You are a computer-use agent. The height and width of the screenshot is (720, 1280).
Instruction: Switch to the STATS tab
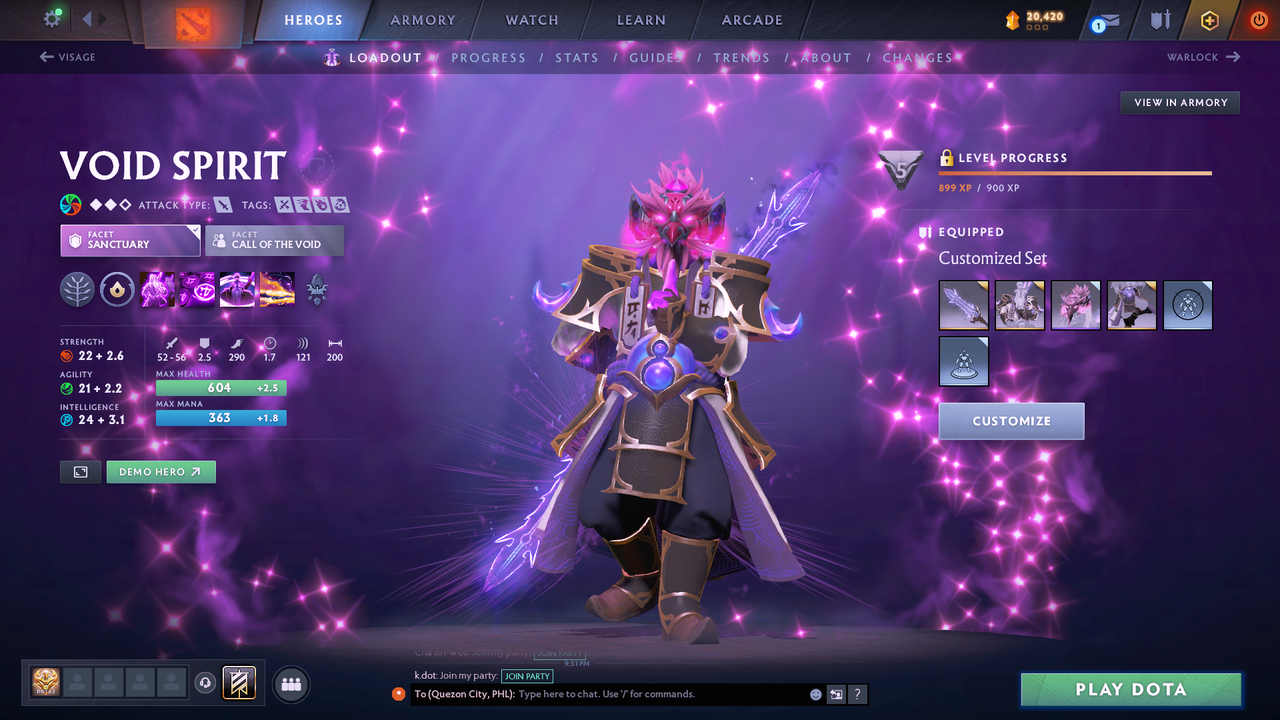coord(577,57)
